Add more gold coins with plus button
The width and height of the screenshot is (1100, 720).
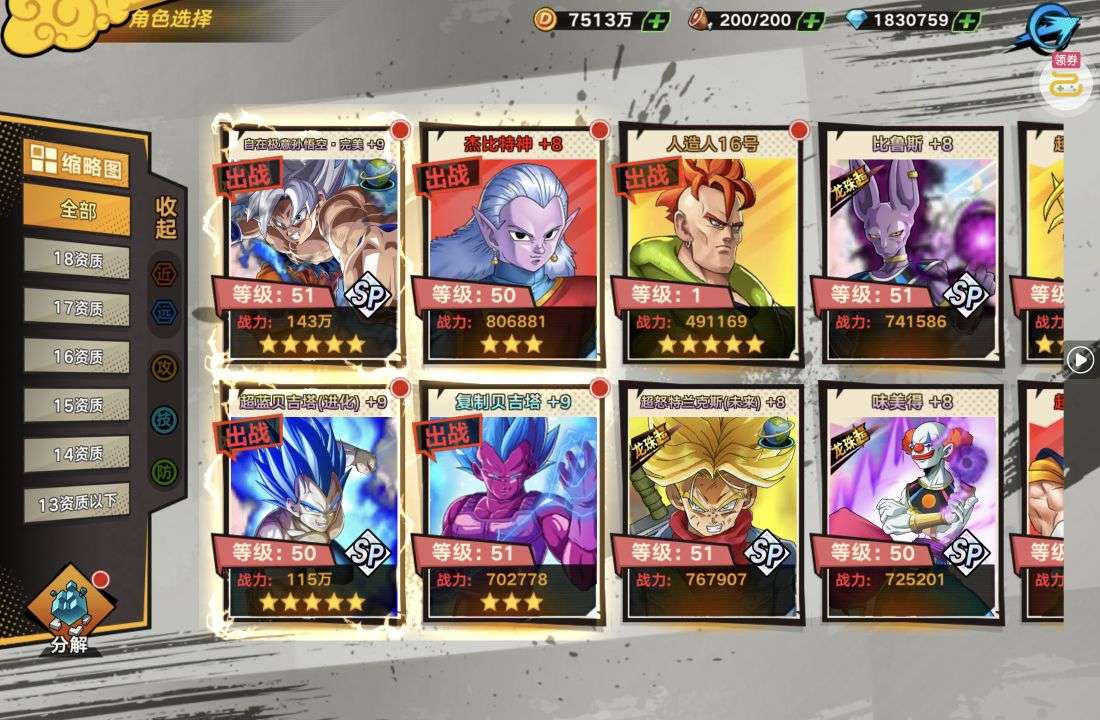point(656,20)
